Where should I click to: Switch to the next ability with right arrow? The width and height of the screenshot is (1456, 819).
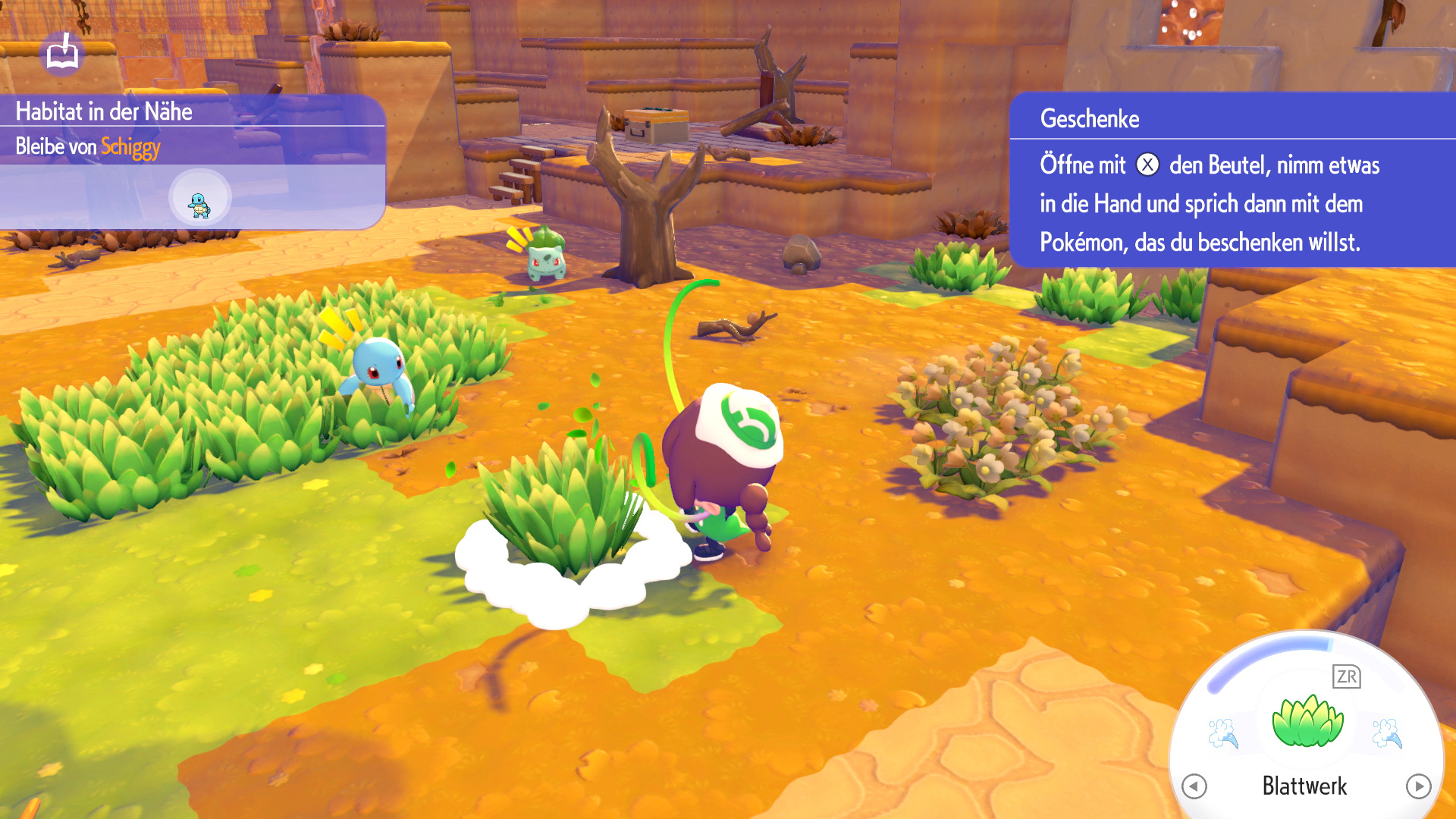click(x=1418, y=786)
